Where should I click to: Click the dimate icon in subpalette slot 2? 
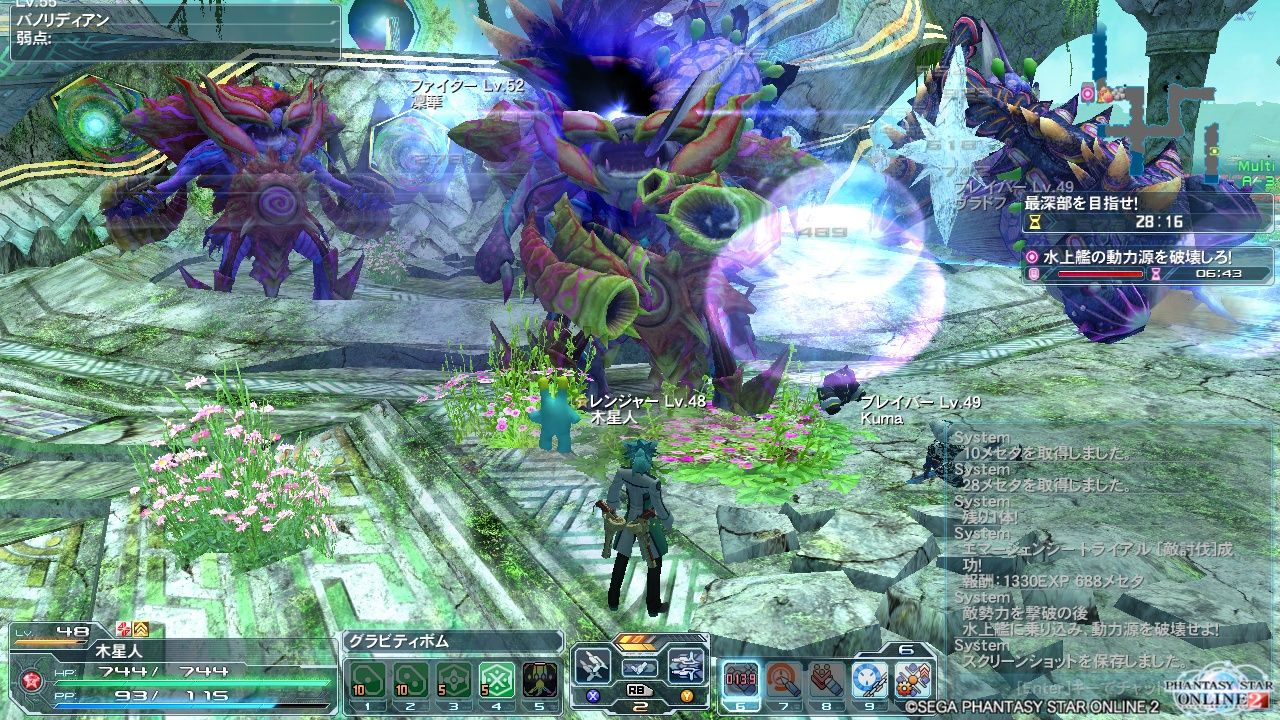coord(411,678)
